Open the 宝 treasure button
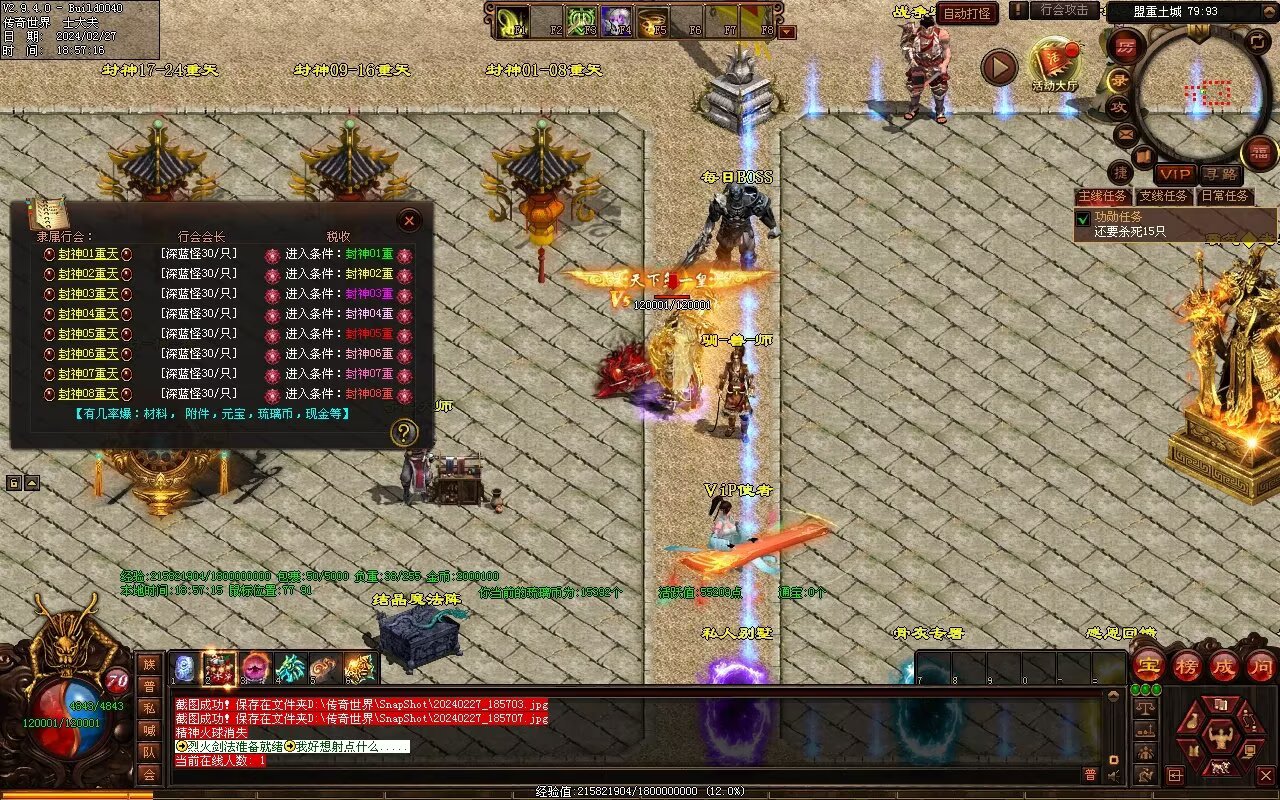The width and height of the screenshot is (1280, 800). tap(1148, 664)
